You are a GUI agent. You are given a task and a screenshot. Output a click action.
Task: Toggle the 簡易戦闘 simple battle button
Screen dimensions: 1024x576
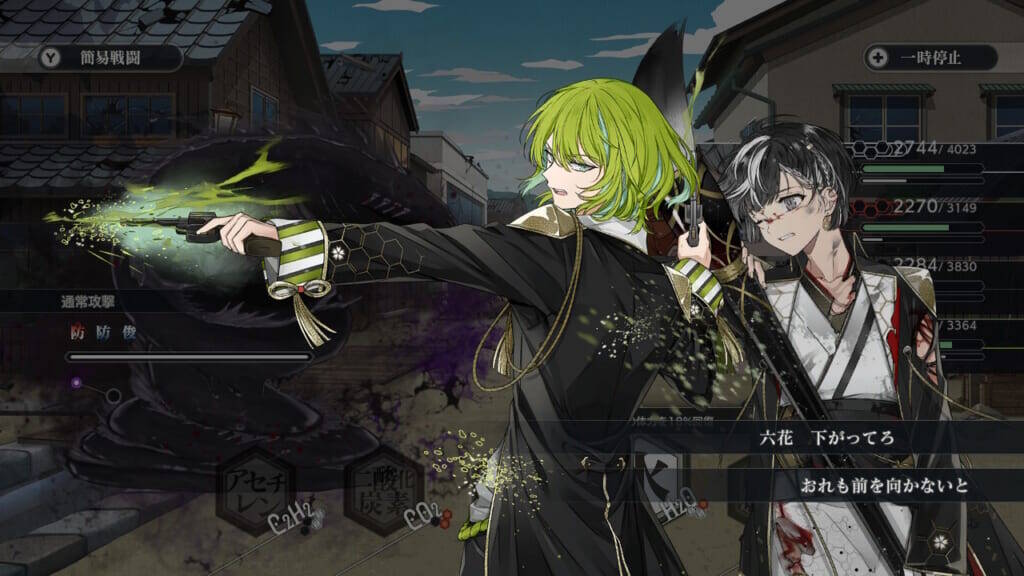coord(109,58)
